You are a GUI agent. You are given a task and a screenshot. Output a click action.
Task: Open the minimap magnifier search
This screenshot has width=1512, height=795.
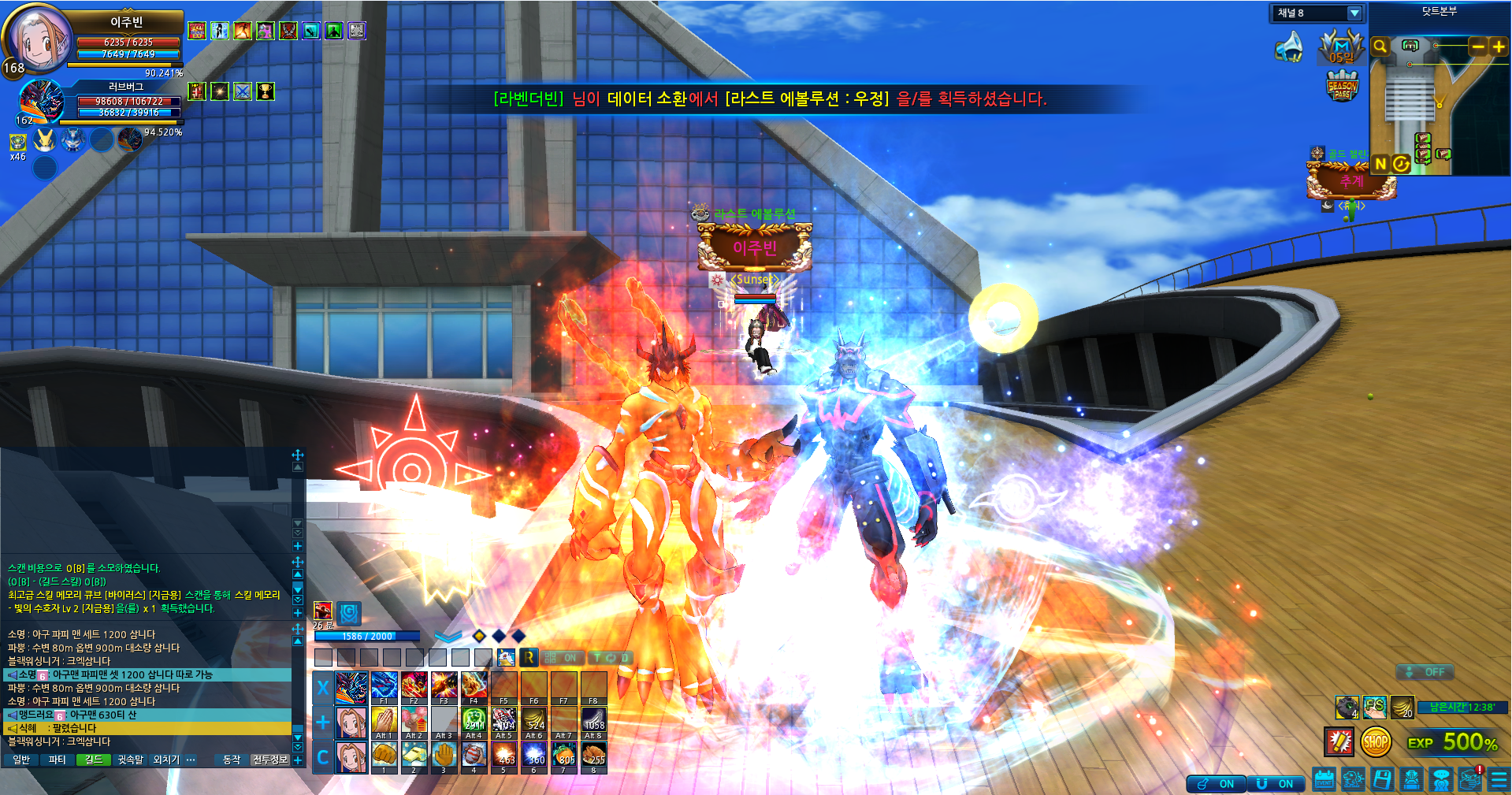[1380, 46]
